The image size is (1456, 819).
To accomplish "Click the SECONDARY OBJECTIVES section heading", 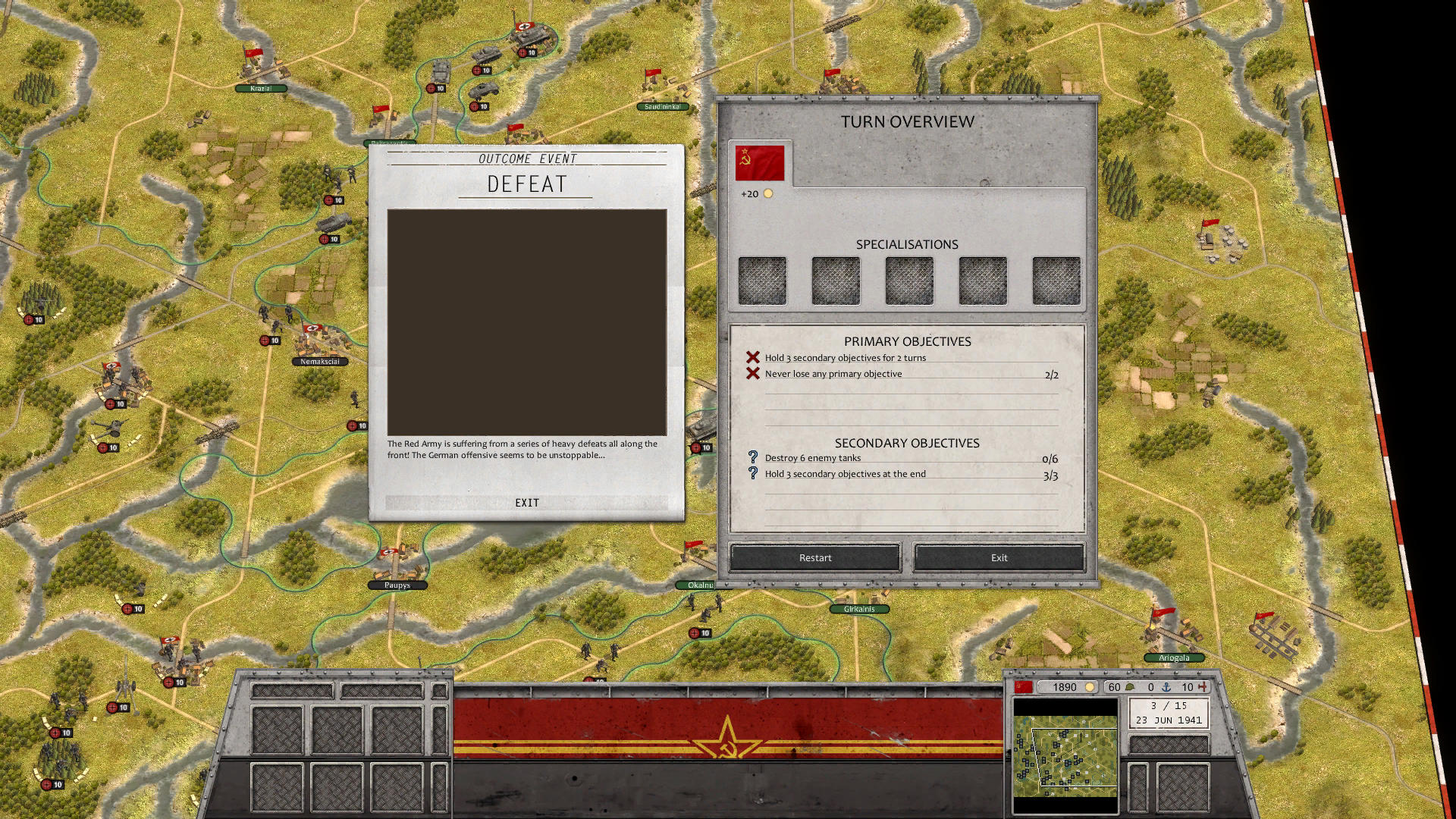I will point(908,443).
